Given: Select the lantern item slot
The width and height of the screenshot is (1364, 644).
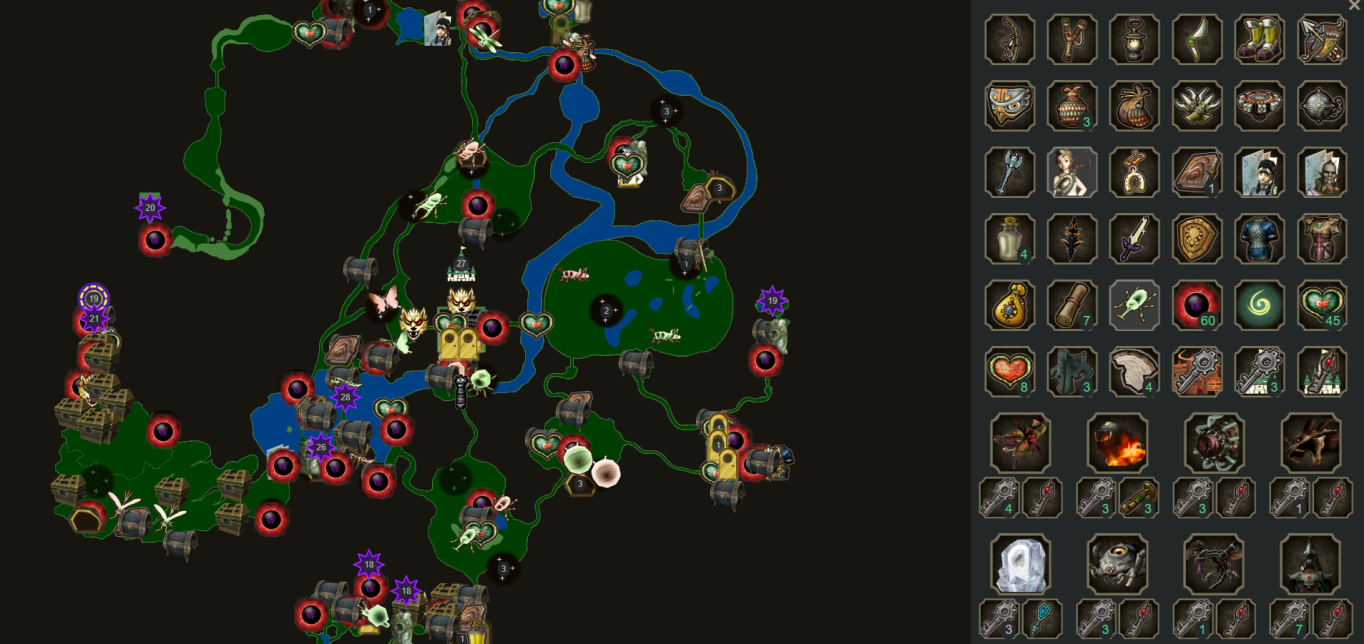Looking at the screenshot, I should tap(1134, 40).
